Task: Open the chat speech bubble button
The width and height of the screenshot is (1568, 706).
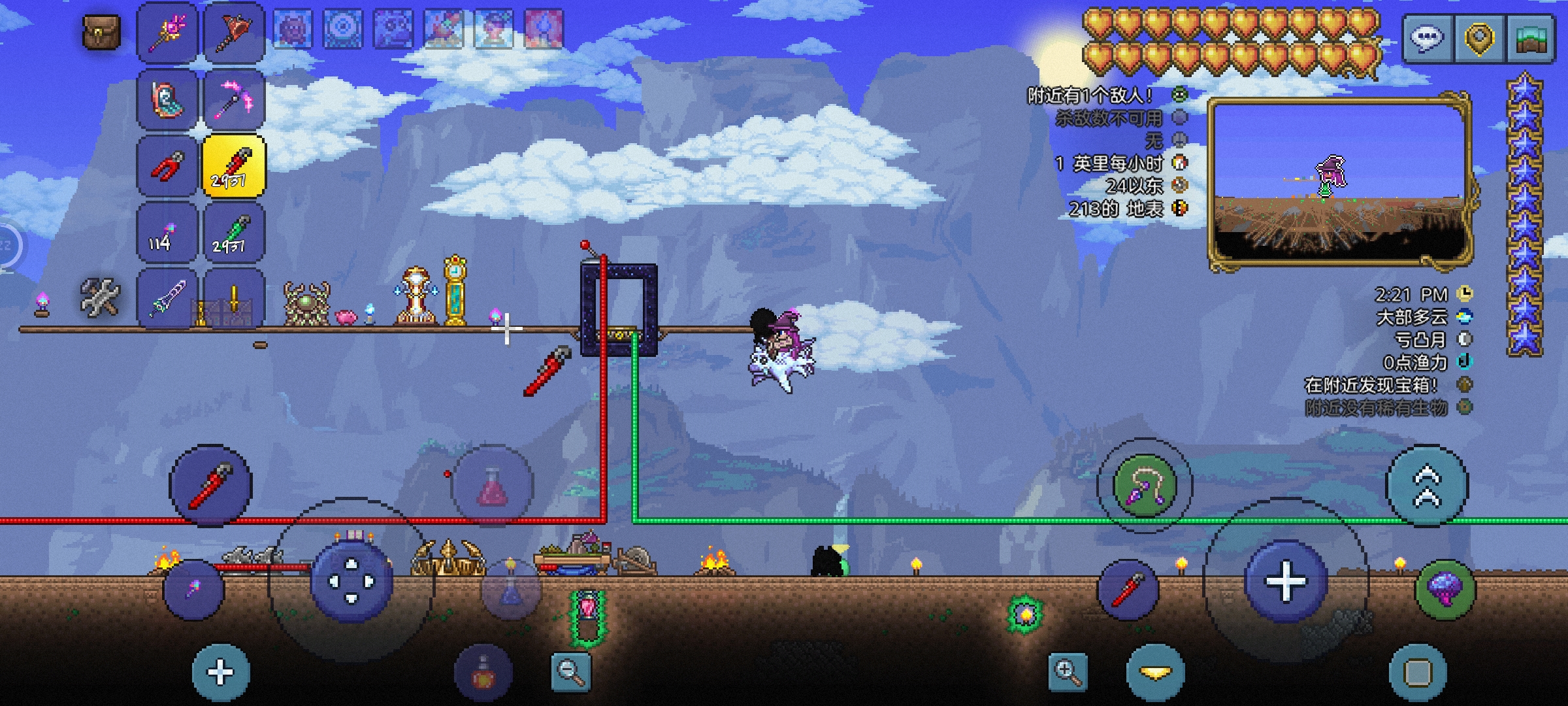Action: 1428,38
